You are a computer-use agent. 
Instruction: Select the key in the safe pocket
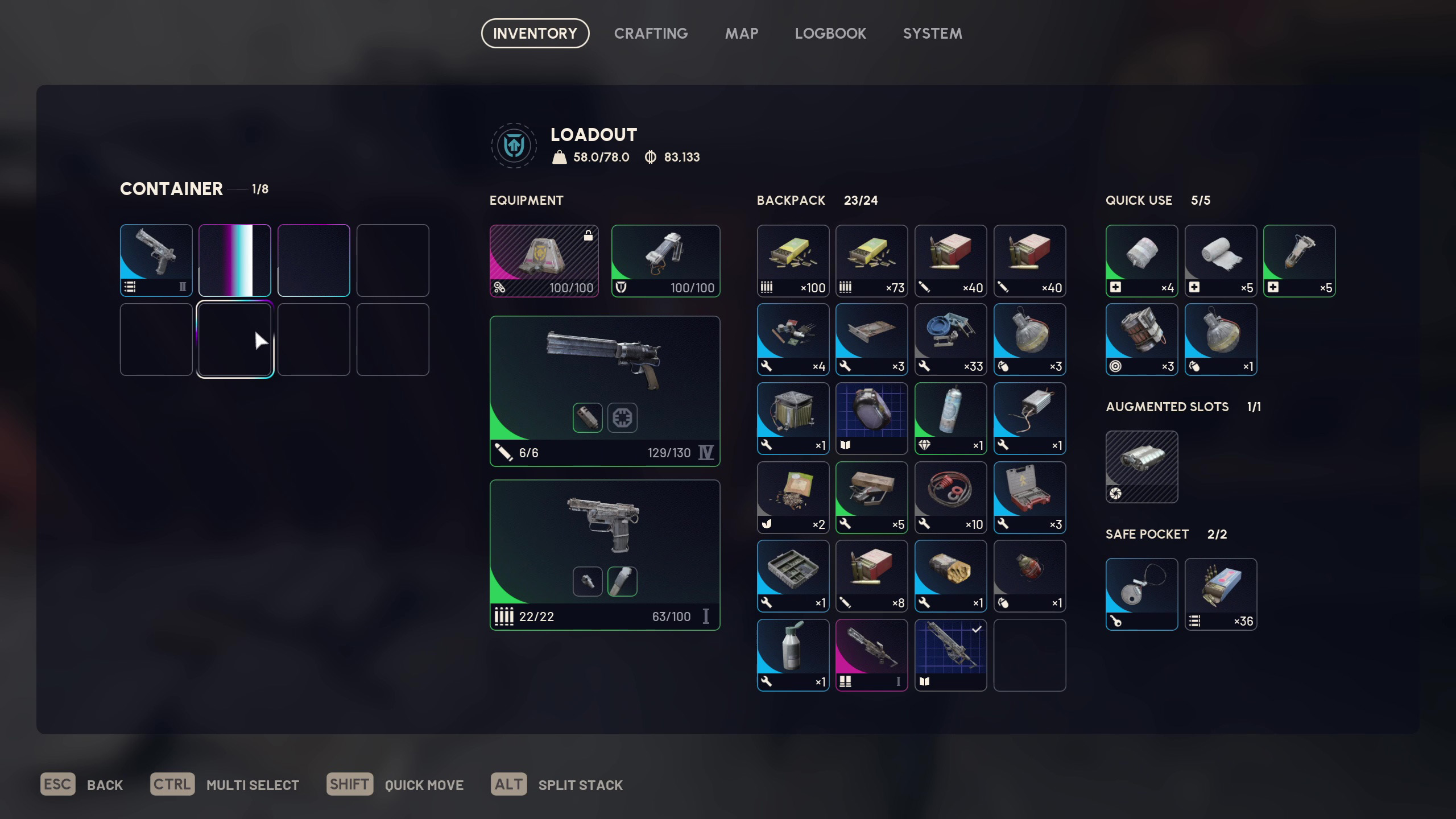(x=1141, y=594)
